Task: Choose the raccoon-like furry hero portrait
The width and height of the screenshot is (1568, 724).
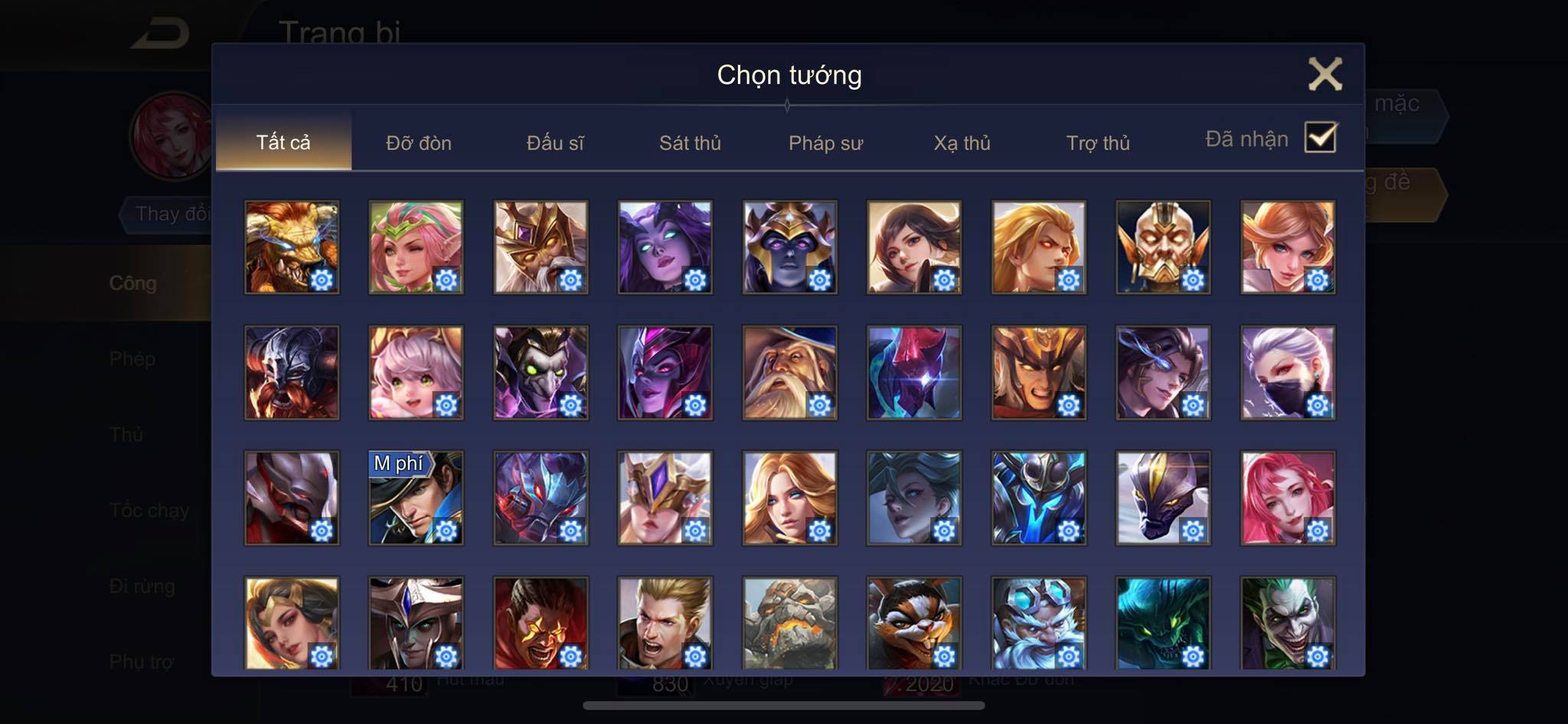Action: pos(914,623)
